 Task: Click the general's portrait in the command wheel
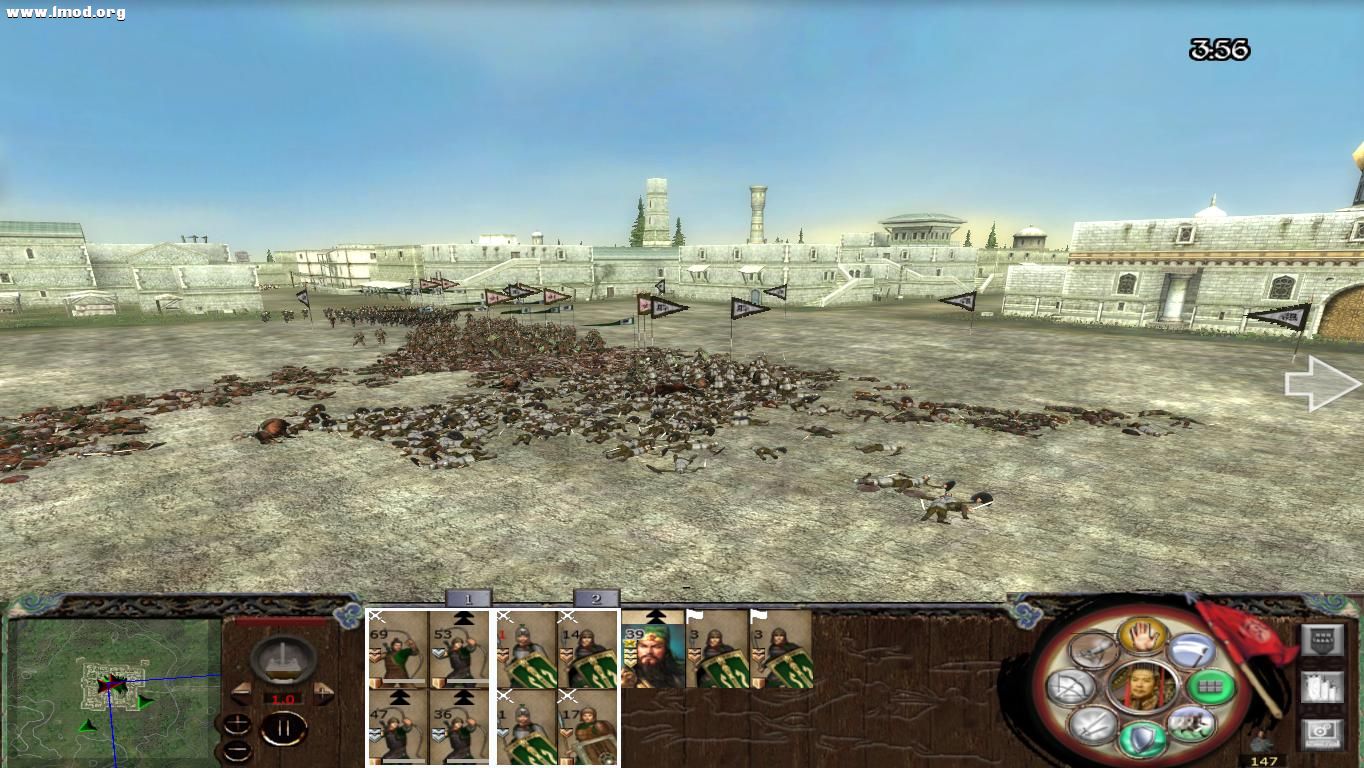tap(1143, 687)
